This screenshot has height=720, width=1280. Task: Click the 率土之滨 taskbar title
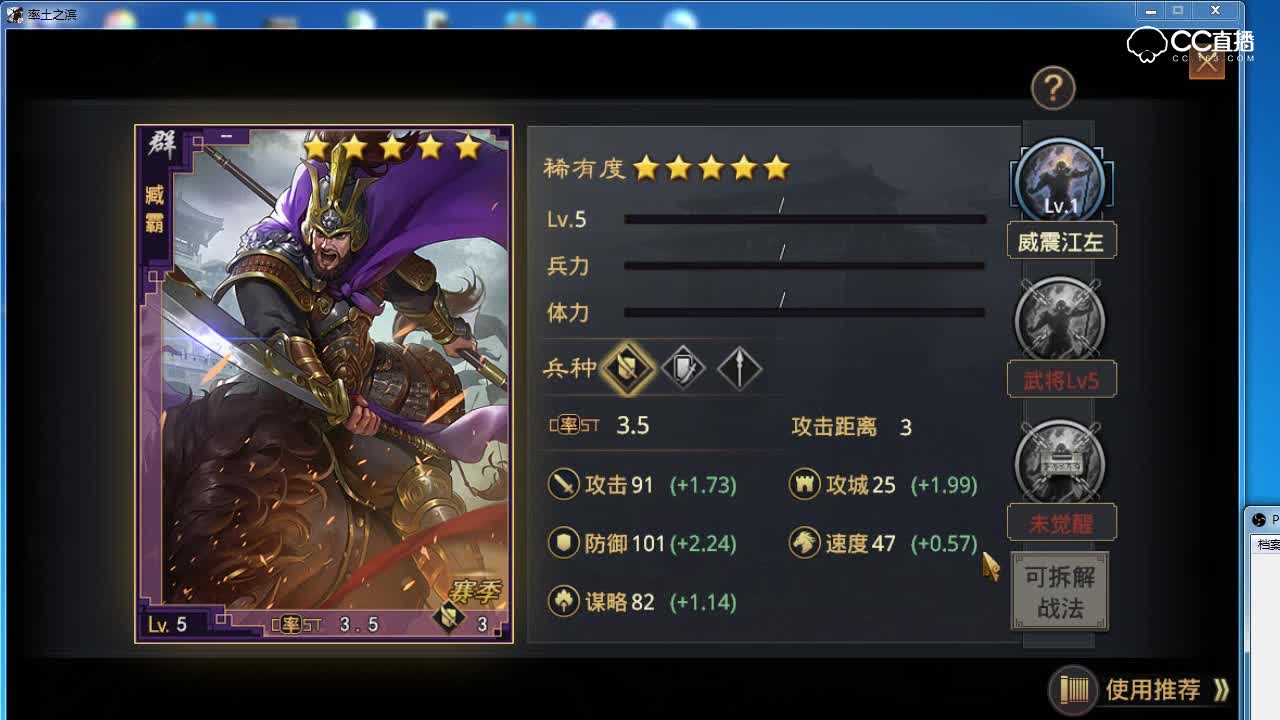[55, 15]
